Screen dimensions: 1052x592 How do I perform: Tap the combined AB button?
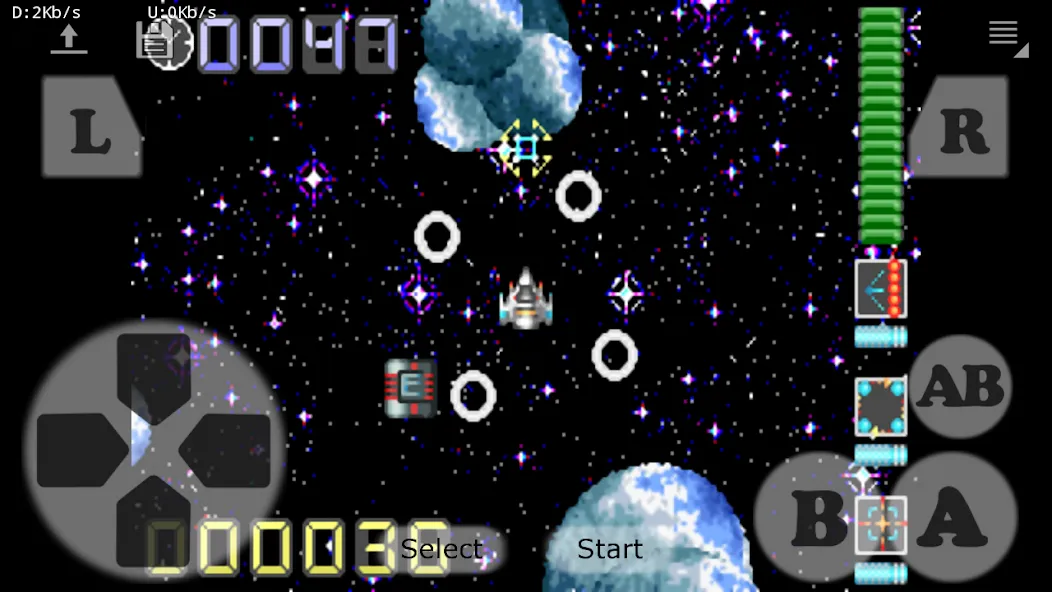tap(961, 386)
